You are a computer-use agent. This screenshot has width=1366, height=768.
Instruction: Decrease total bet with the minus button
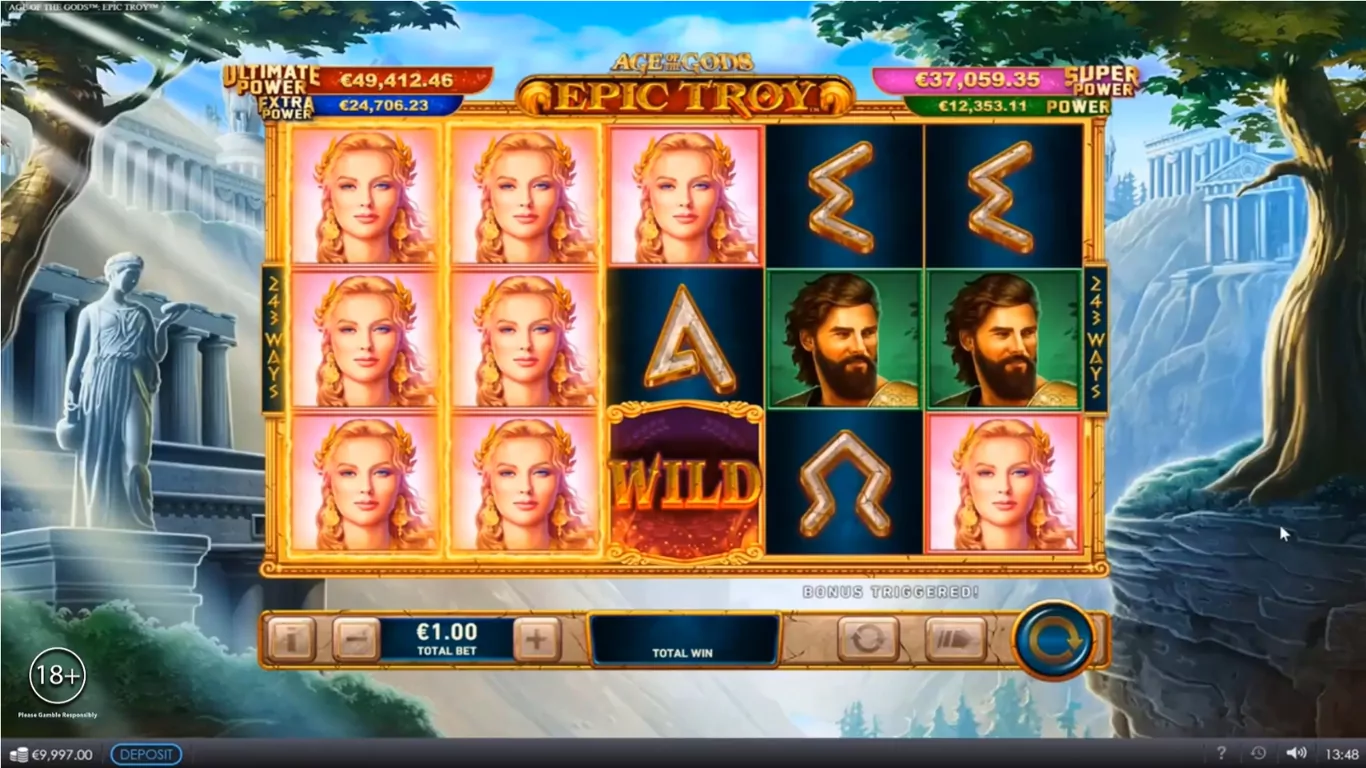tap(356, 639)
